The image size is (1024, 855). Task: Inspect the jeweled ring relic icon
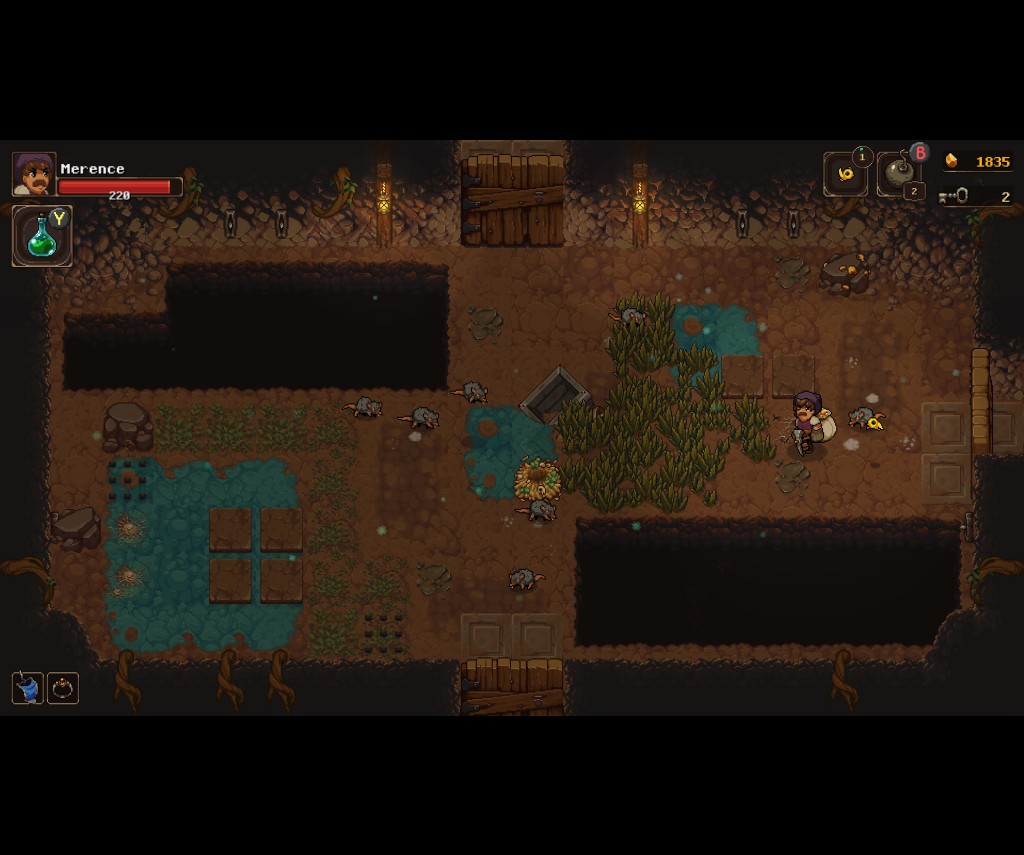click(x=63, y=688)
